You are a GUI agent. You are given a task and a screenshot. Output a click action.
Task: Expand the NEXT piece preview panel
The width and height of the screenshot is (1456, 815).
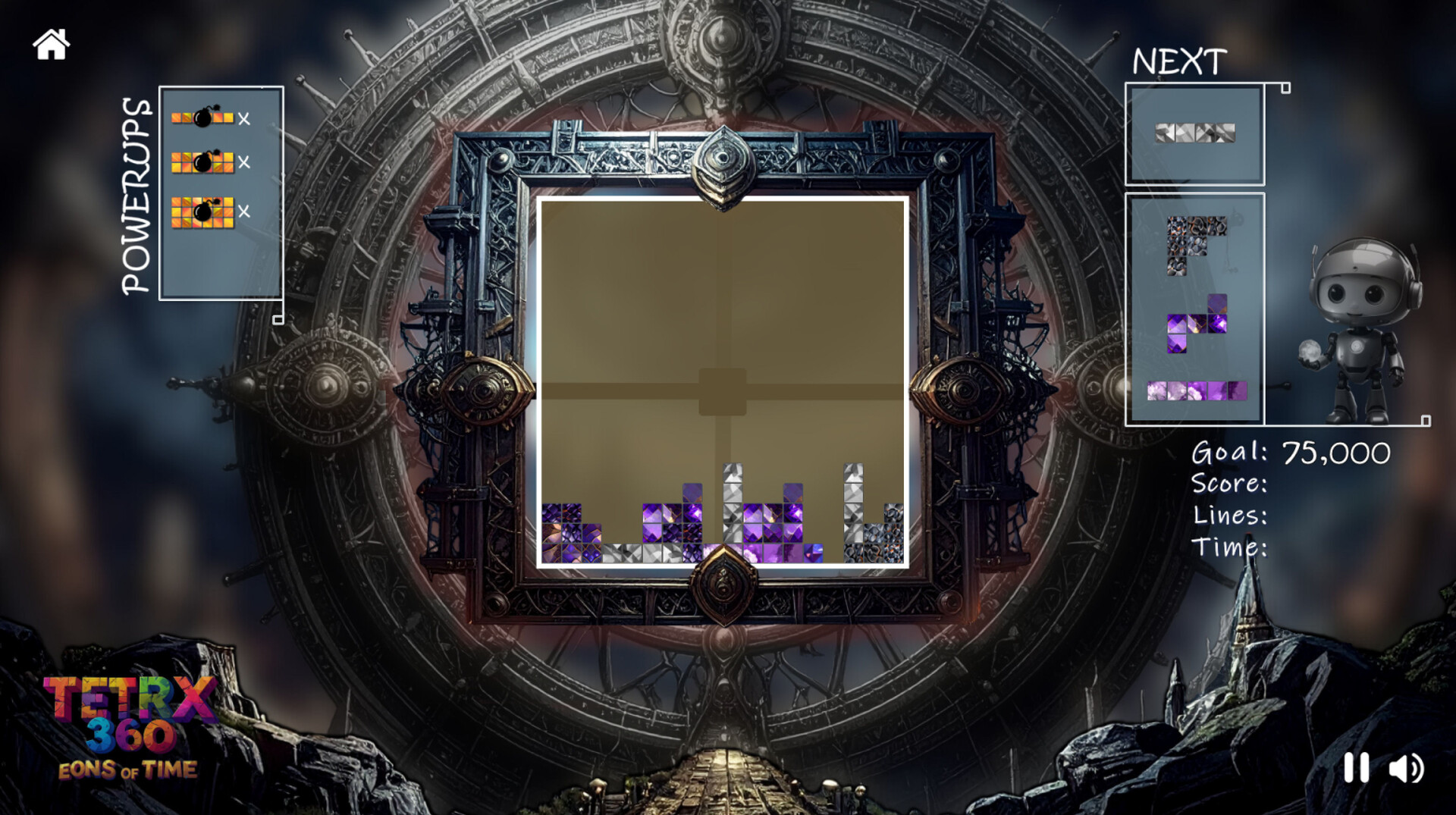(x=1284, y=86)
